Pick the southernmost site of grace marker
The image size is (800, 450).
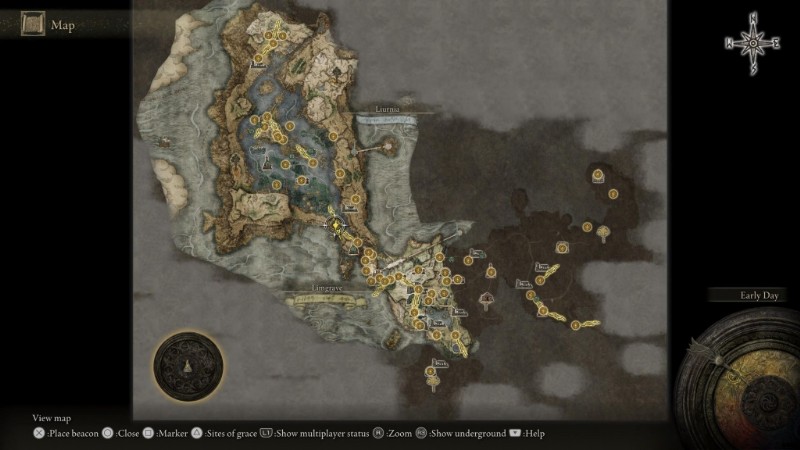pyautogui.click(x=431, y=372)
